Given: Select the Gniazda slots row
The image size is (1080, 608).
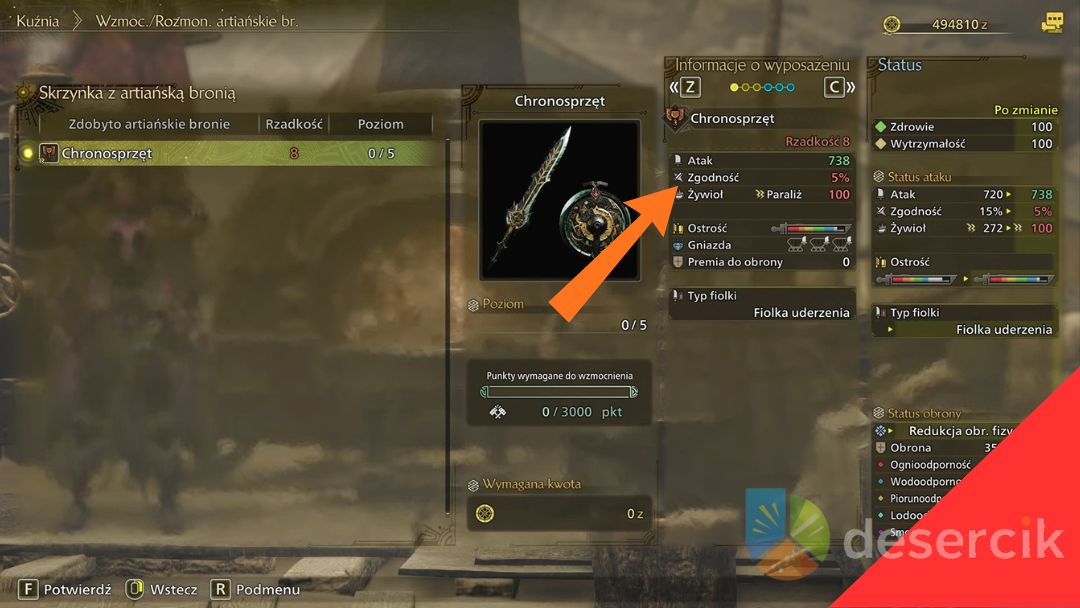Looking at the screenshot, I should pyautogui.click(x=761, y=245).
